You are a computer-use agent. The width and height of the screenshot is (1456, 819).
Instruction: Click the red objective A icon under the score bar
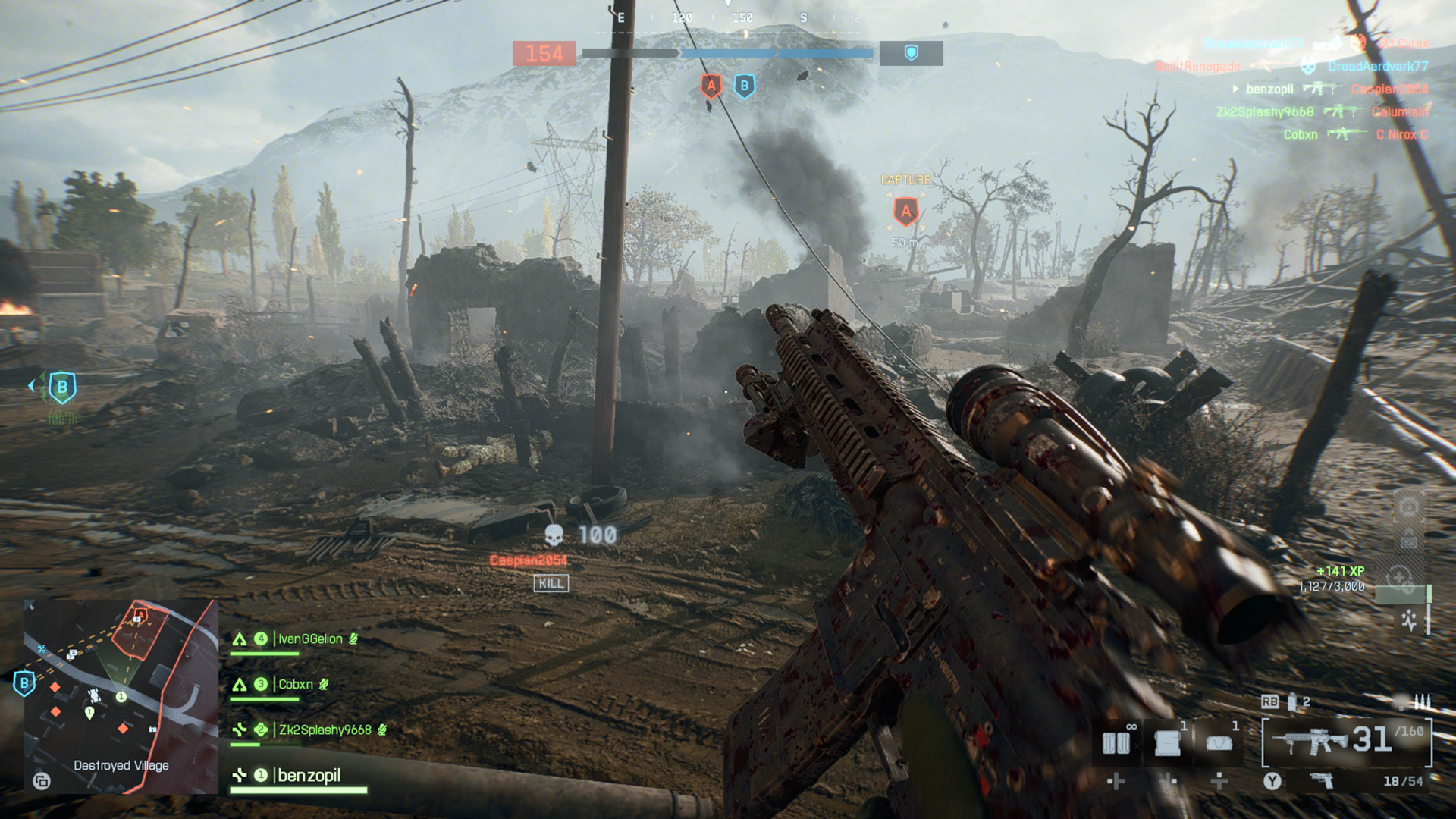pyautogui.click(x=711, y=86)
